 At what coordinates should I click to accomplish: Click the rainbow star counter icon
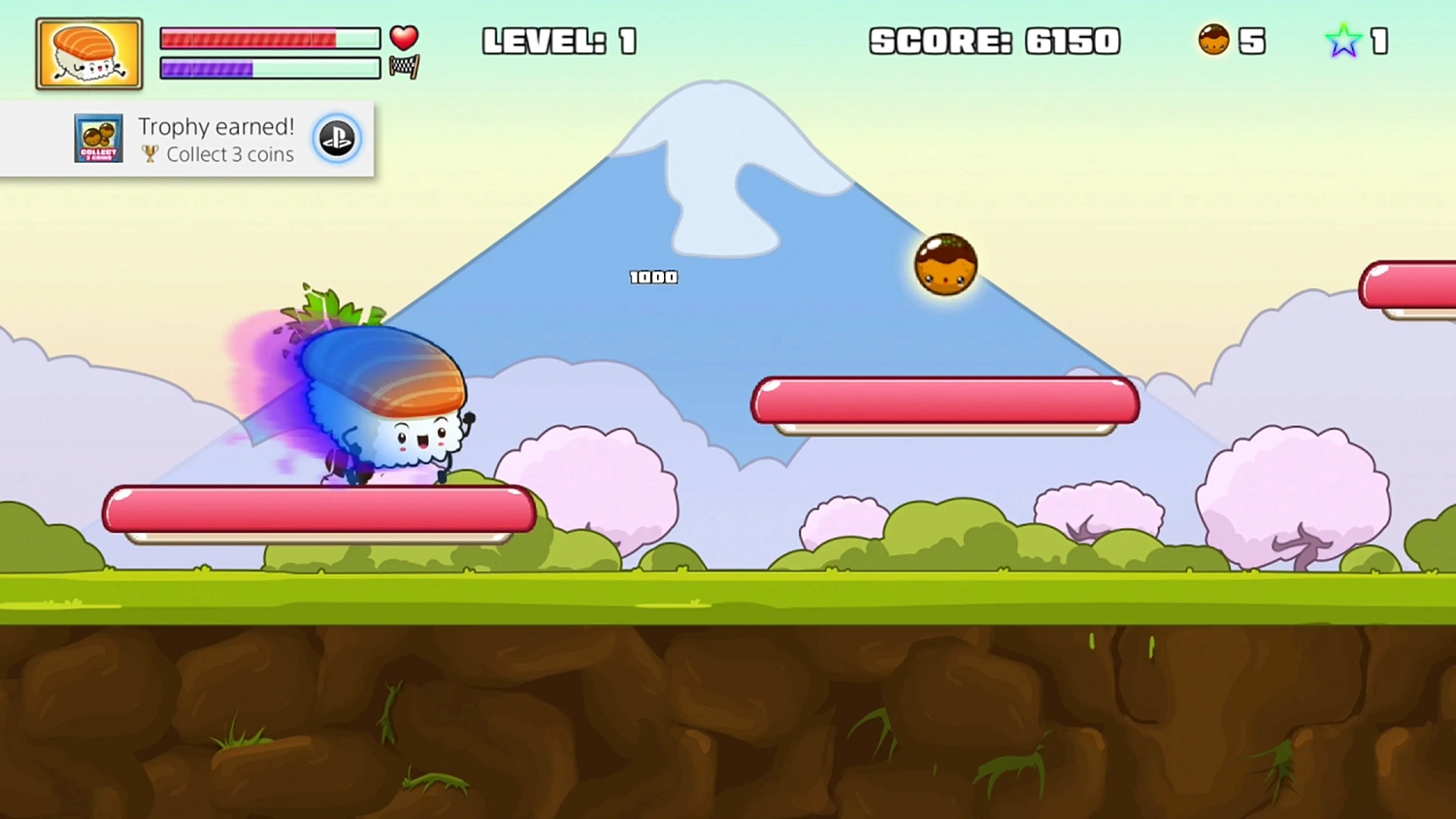coord(1343,41)
